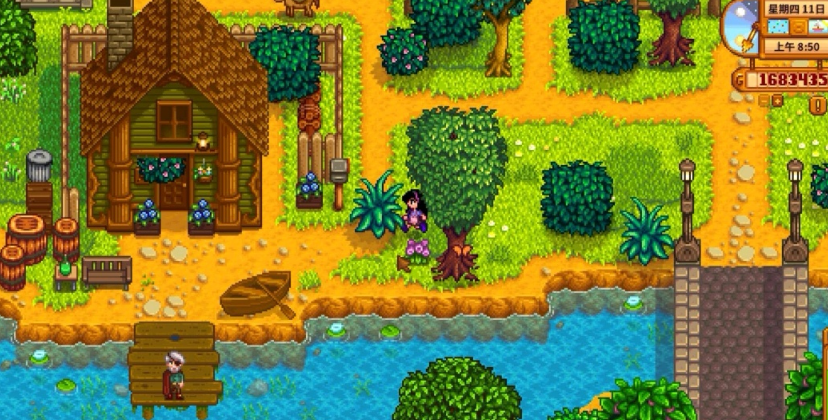Click the zoom-in plus button

(x=777, y=101)
